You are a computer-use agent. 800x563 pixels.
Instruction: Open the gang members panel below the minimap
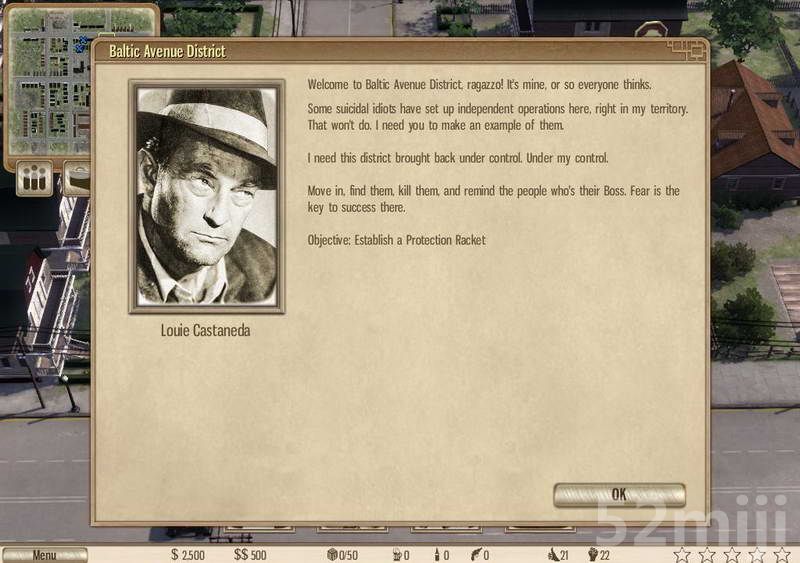pos(35,180)
